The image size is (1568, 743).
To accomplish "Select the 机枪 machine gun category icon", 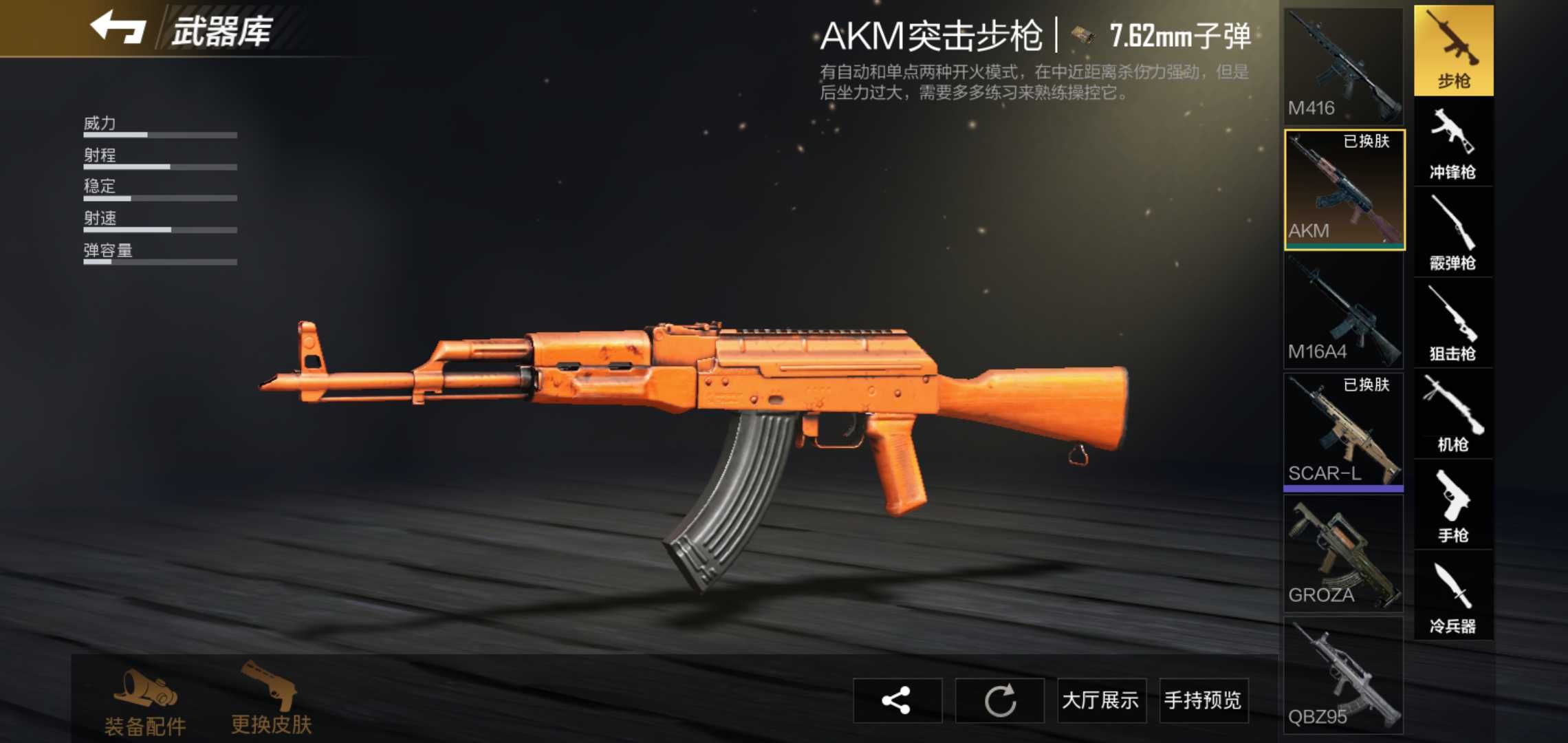I will click(x=1453, y=413).
